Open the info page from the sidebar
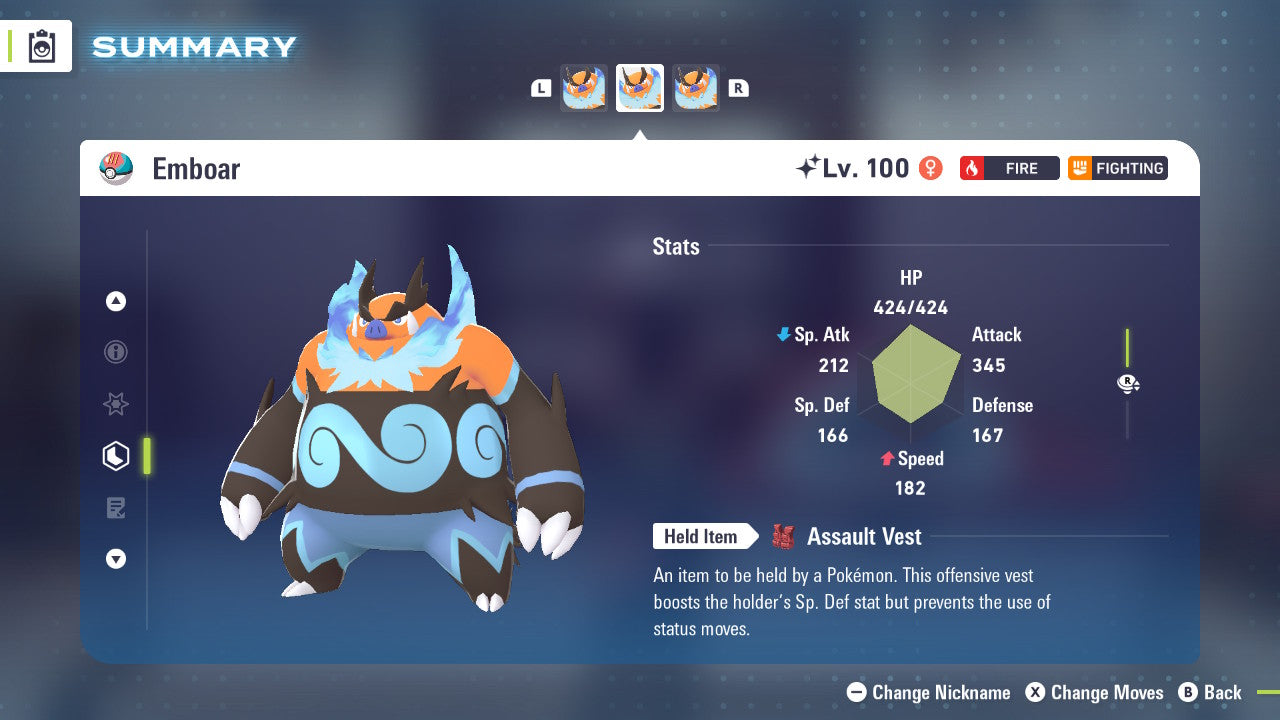1280x720 pixels. coord(115,352)
